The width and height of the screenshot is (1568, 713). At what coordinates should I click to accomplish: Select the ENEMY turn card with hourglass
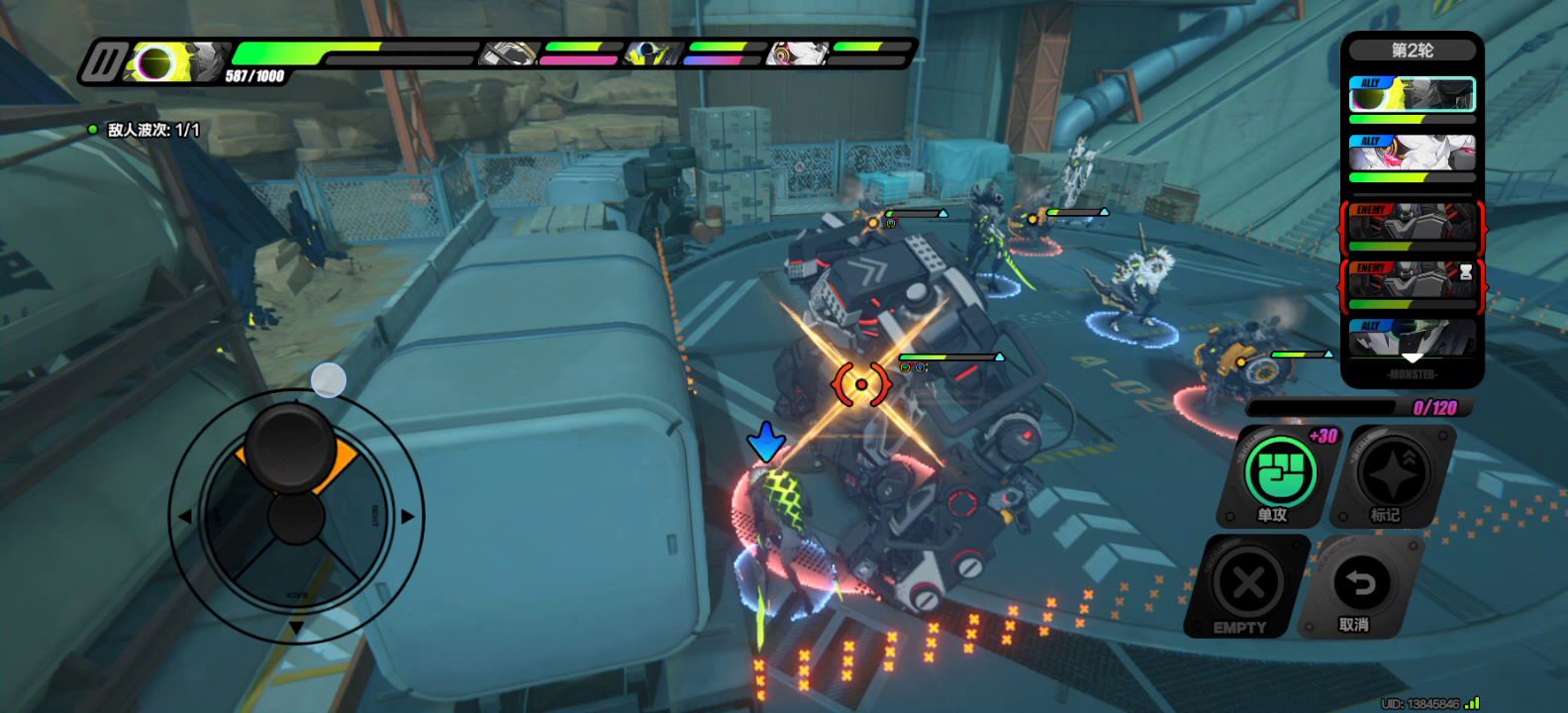[x=1412, y=280]
